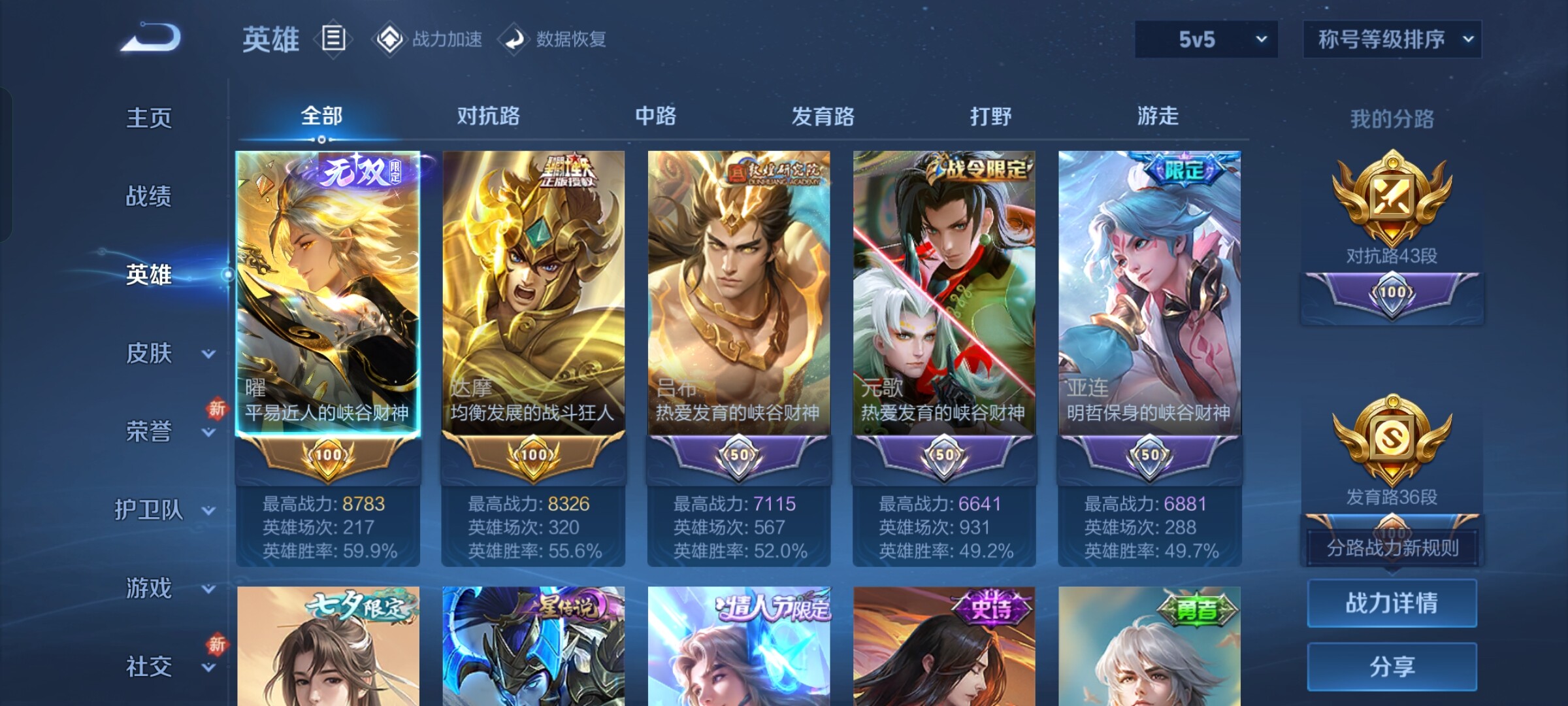Open the 数据恢复 option

pyautogui.click(x=553, y=39)
